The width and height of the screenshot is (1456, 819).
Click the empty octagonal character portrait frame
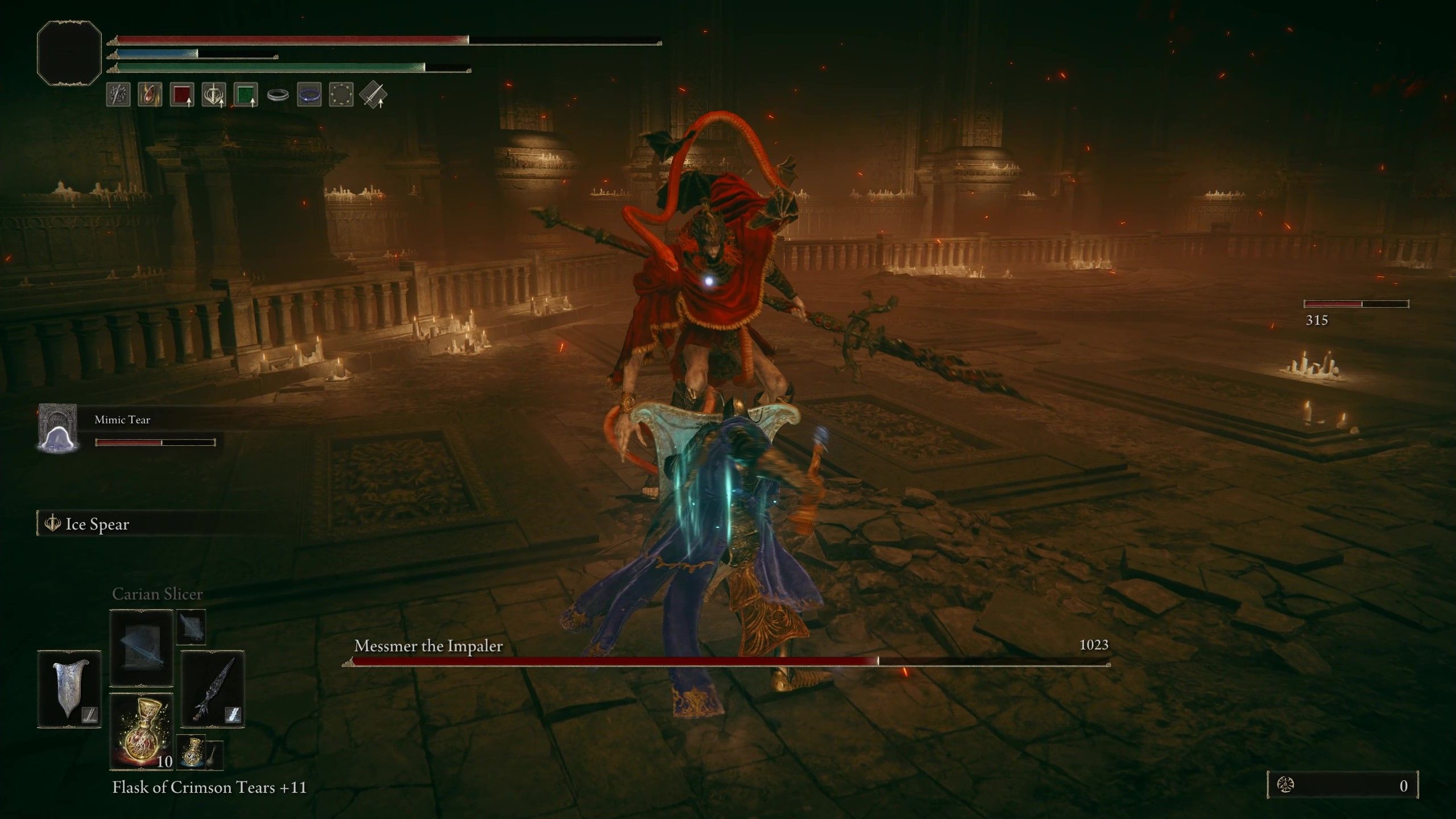(69, 53)
